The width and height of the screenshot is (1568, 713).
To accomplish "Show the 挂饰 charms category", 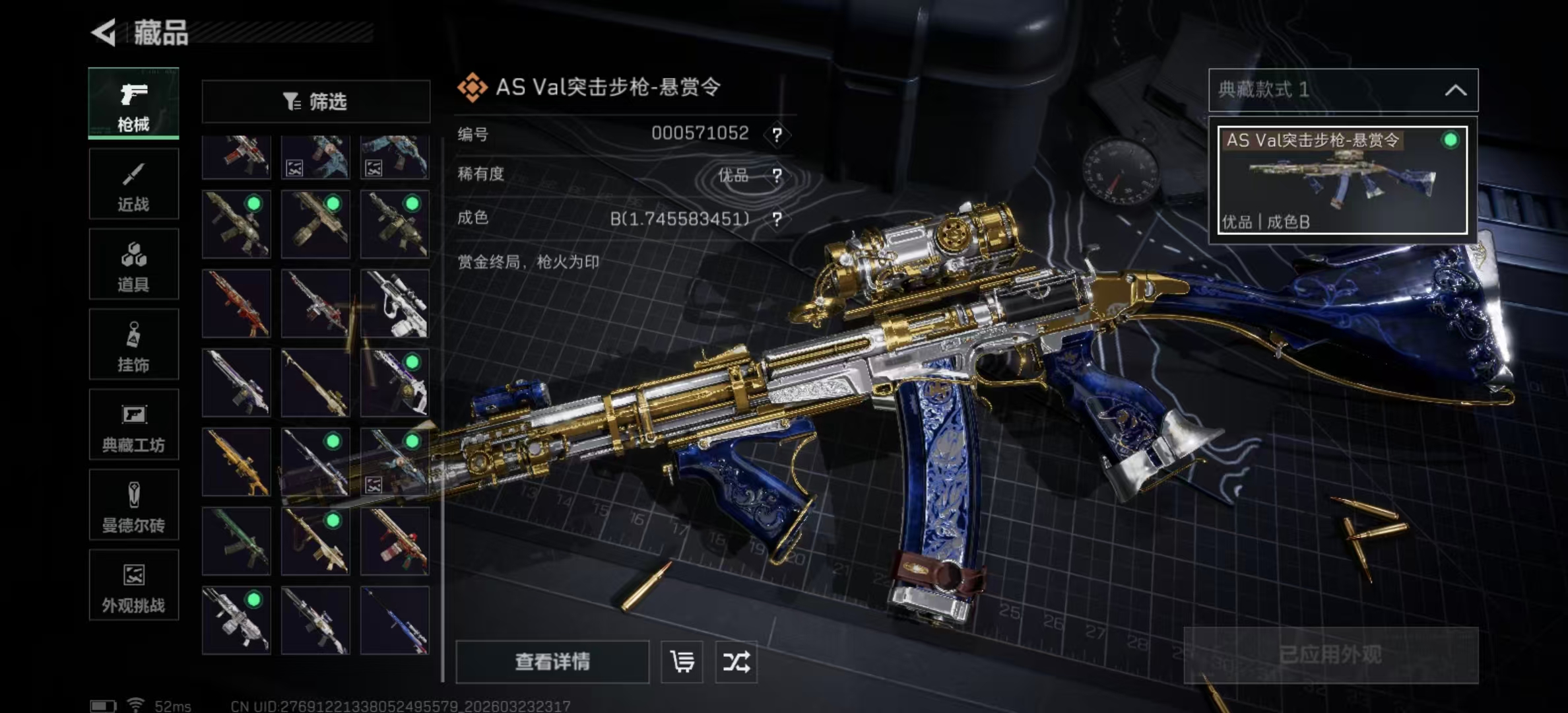I will point(133,345).
